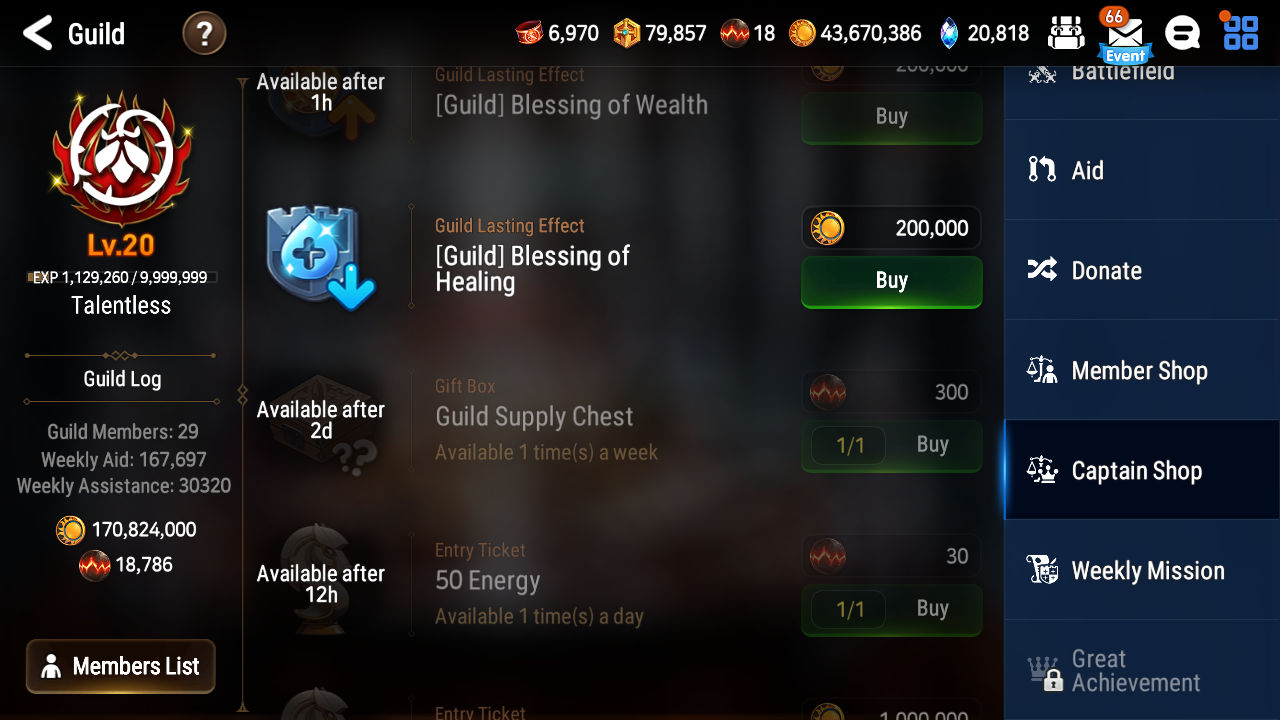Viewport: 1280px width, 720px height.
Task: Open the Battlefield section
Action: 1140,70
